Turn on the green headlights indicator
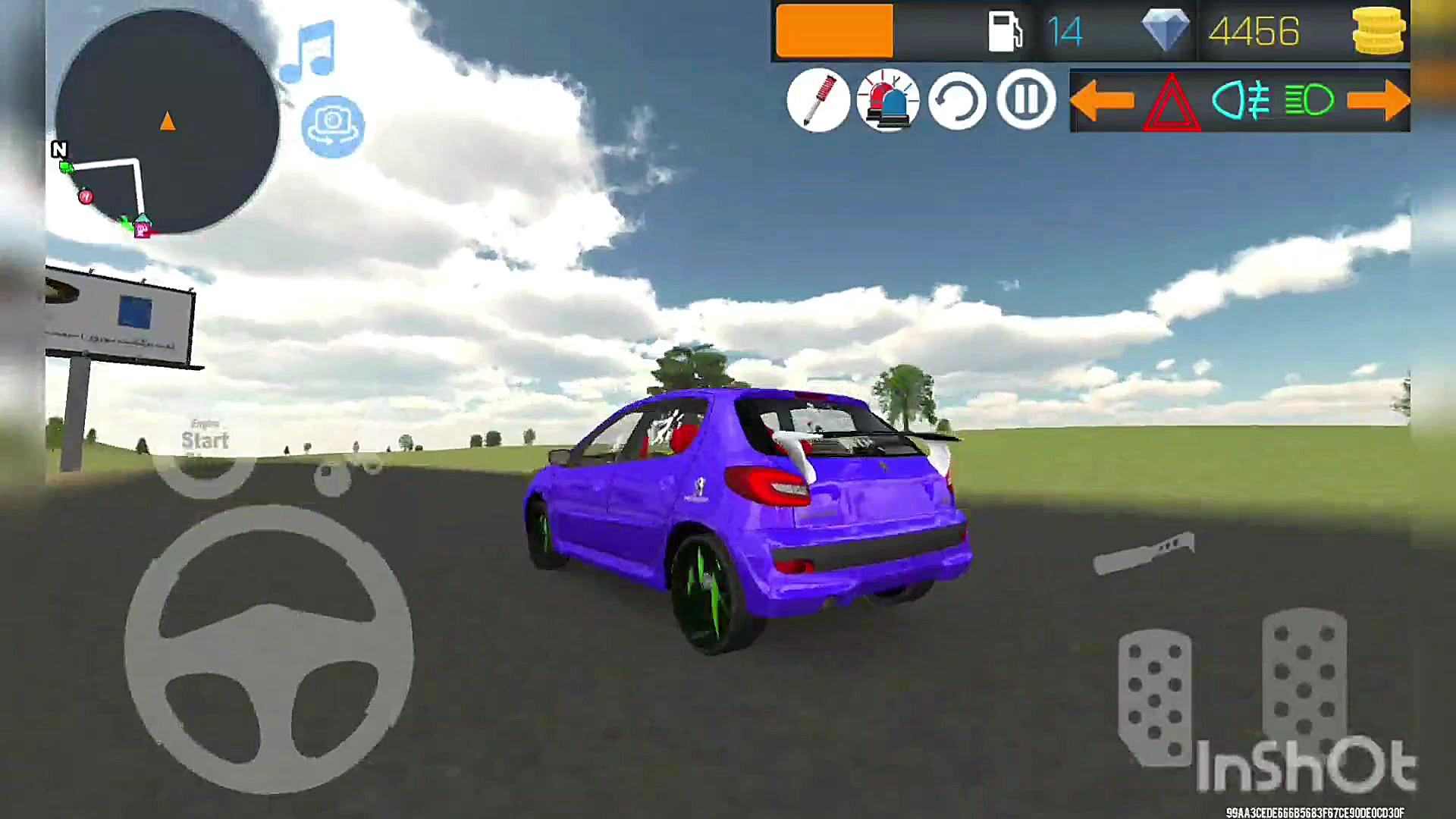The height and width of the screenshot is (819, 1456). (x=1310, y=100)
